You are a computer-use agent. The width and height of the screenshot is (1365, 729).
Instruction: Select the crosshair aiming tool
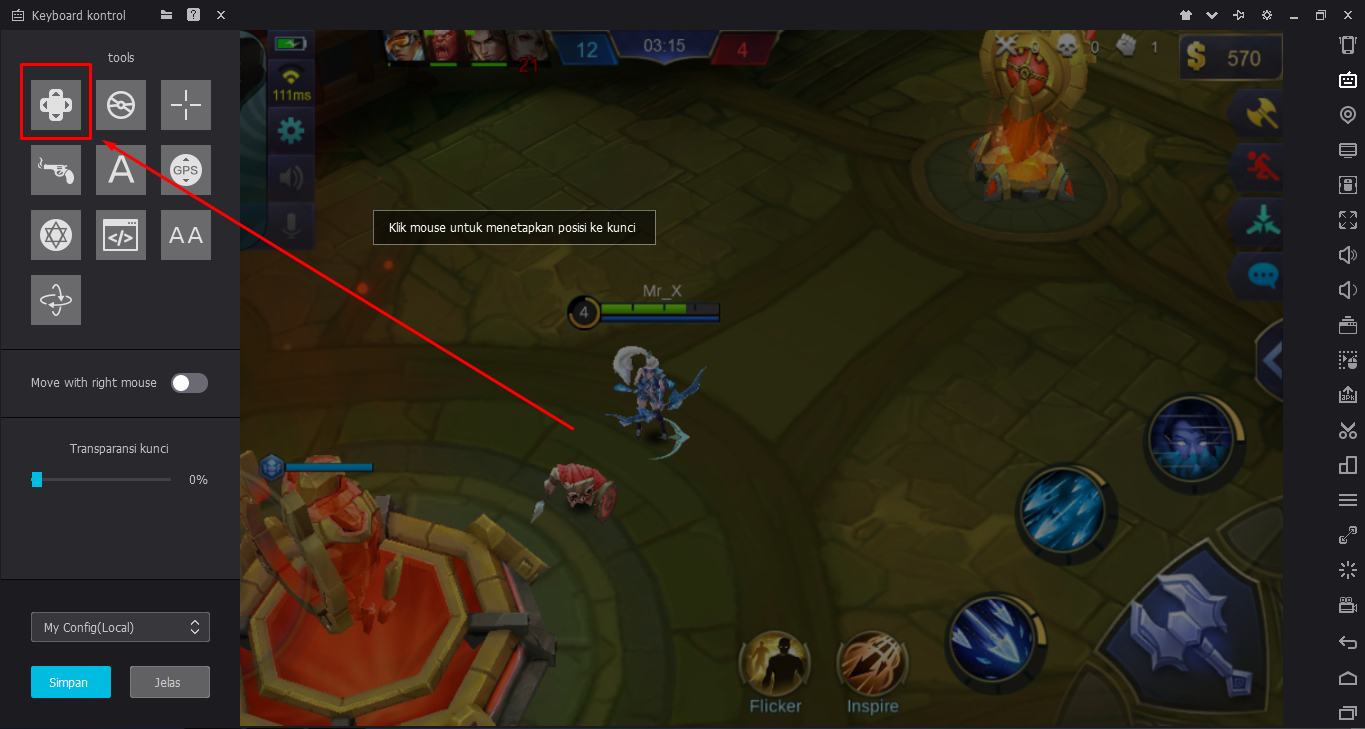185,104
